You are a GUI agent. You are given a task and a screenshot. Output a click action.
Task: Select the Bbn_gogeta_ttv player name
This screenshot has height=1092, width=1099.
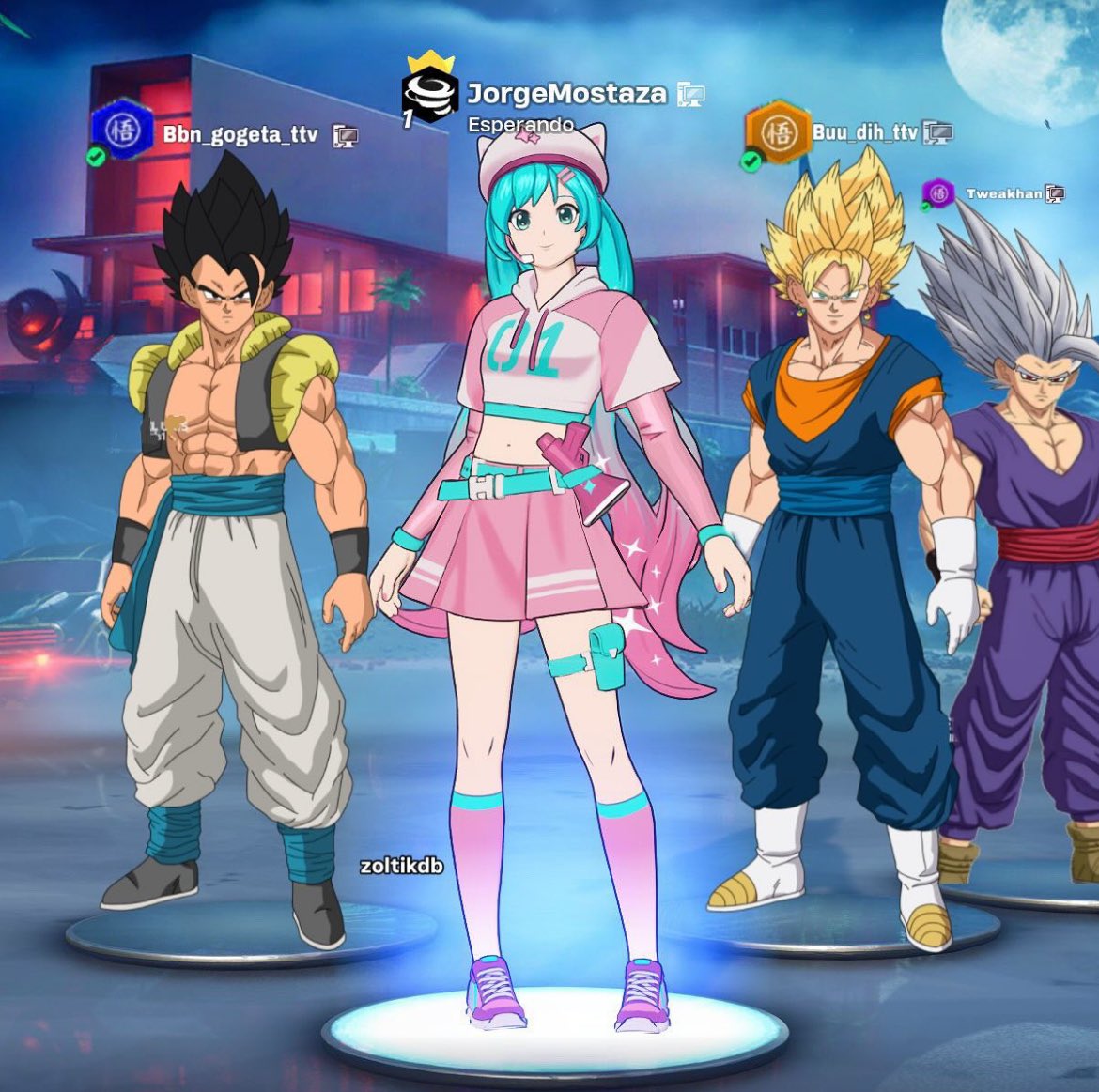click(240, 134)
